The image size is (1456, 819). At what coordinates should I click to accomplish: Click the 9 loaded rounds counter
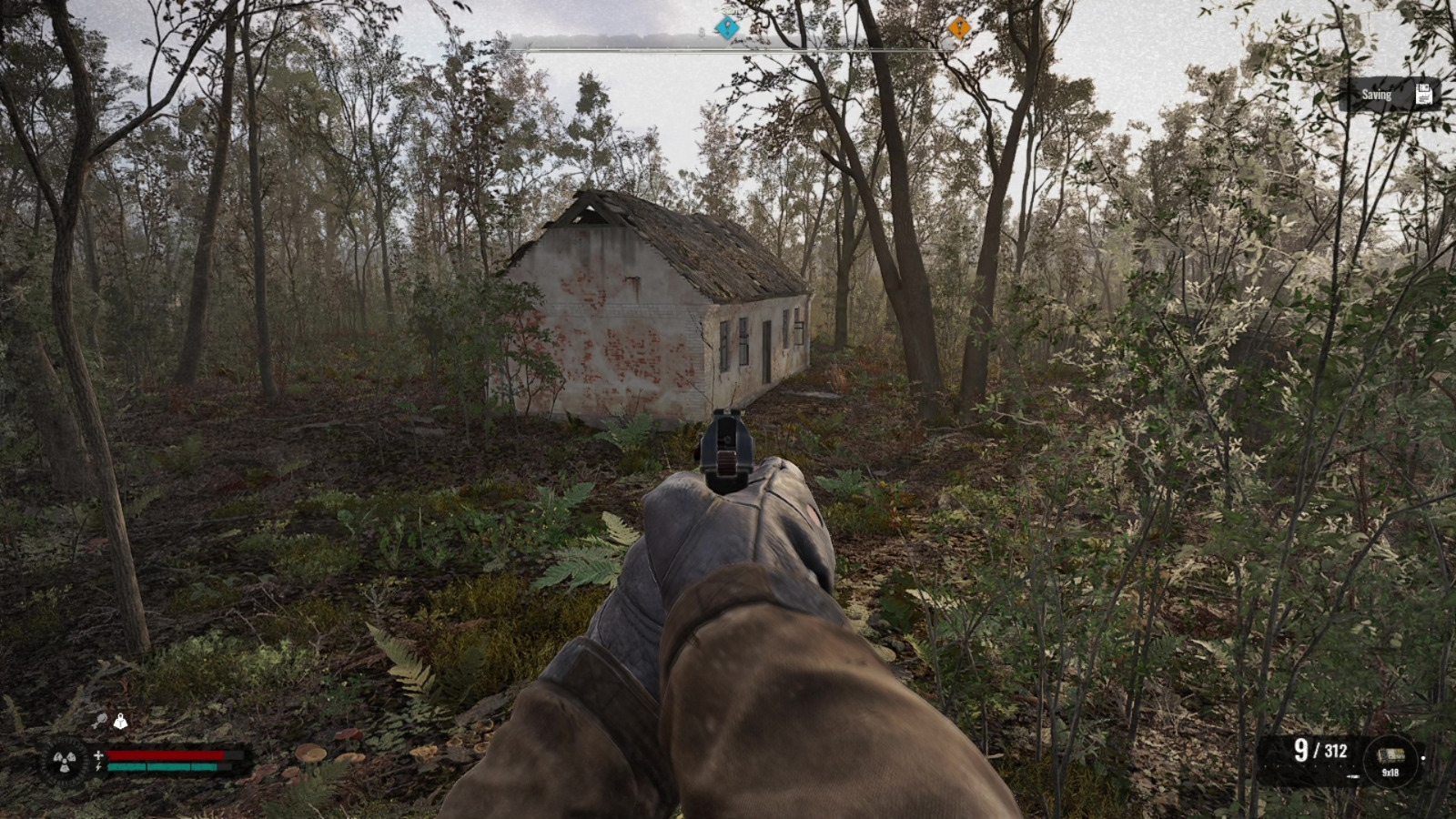1300,751
